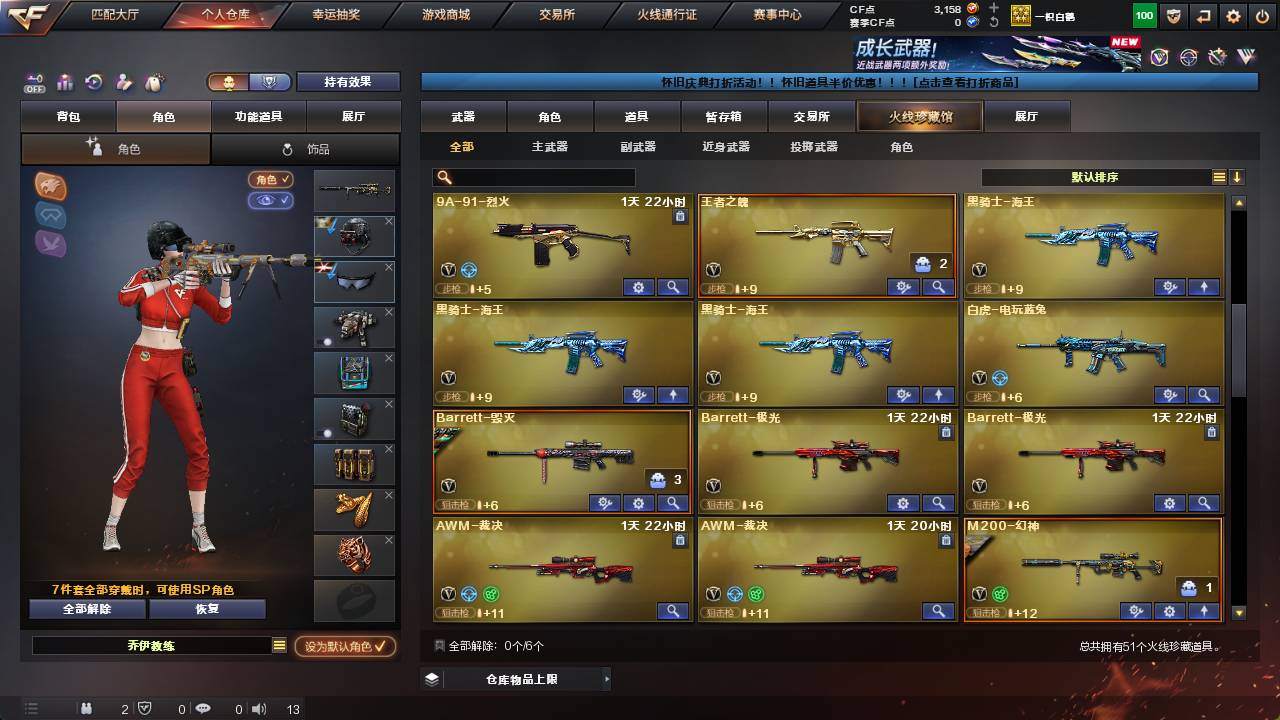The height and width of the screenshot is (720, 1280).
Task: Select the descending sort arrow beside 默认排序
Action: [x=1238, y=177]
